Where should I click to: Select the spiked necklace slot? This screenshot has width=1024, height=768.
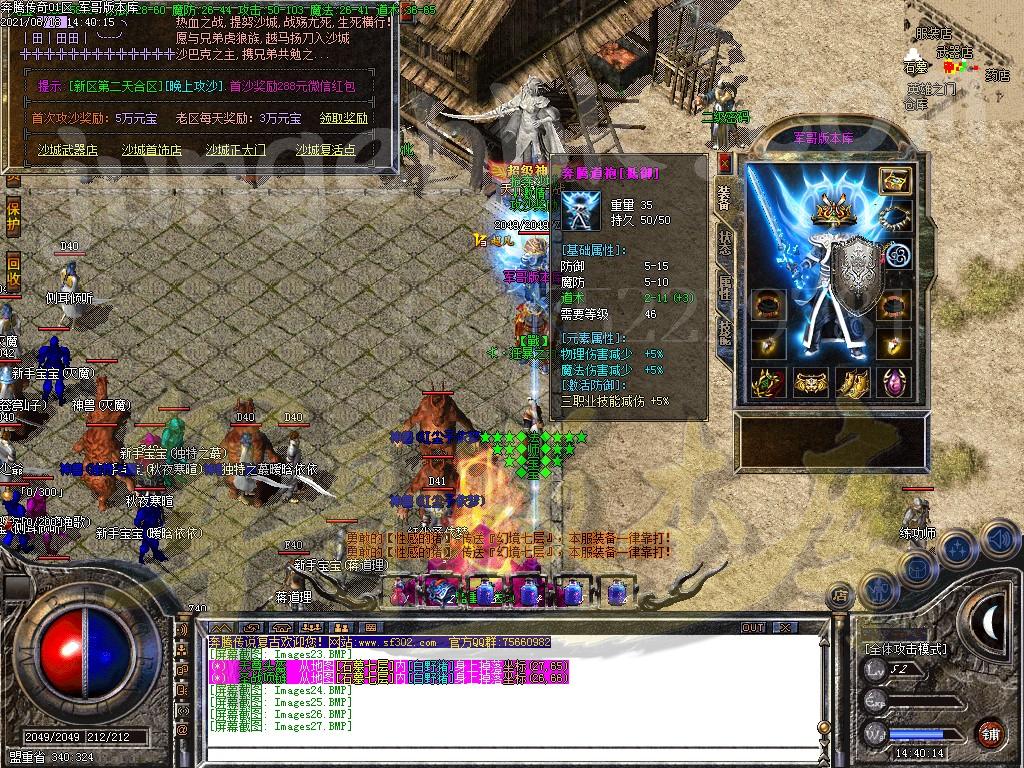point(894,217)
